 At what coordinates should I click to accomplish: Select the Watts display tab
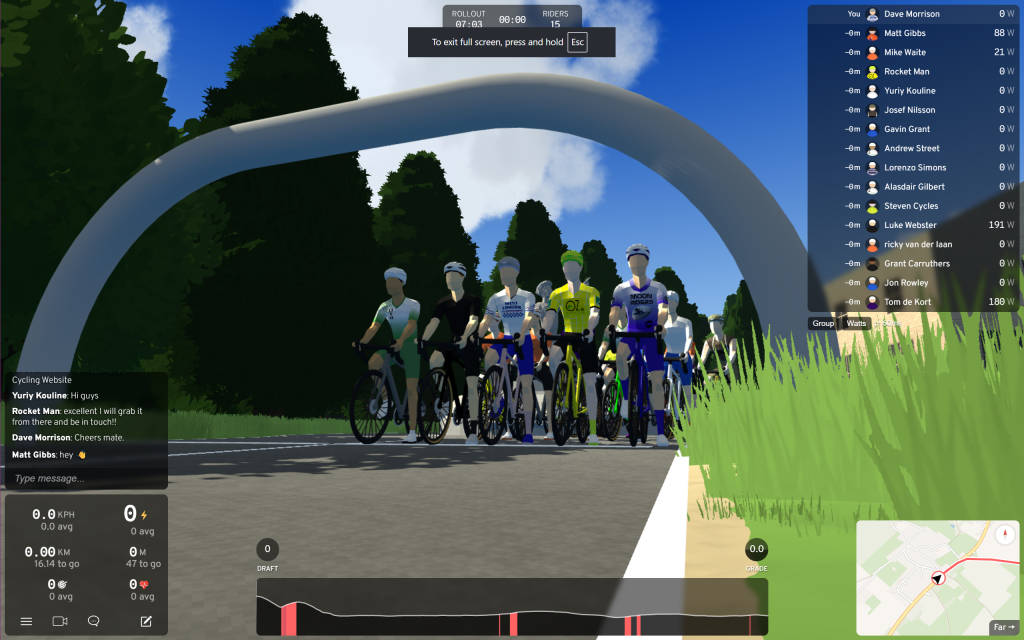[856, 323]
